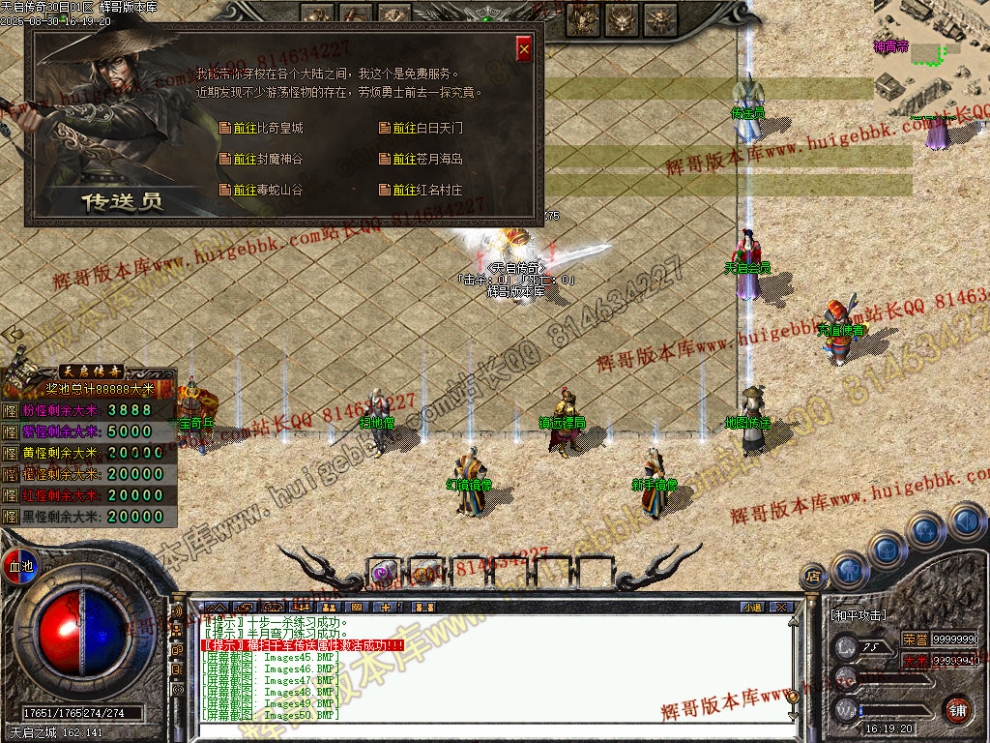Click the chat window's plus button

(x=384, y=606)
